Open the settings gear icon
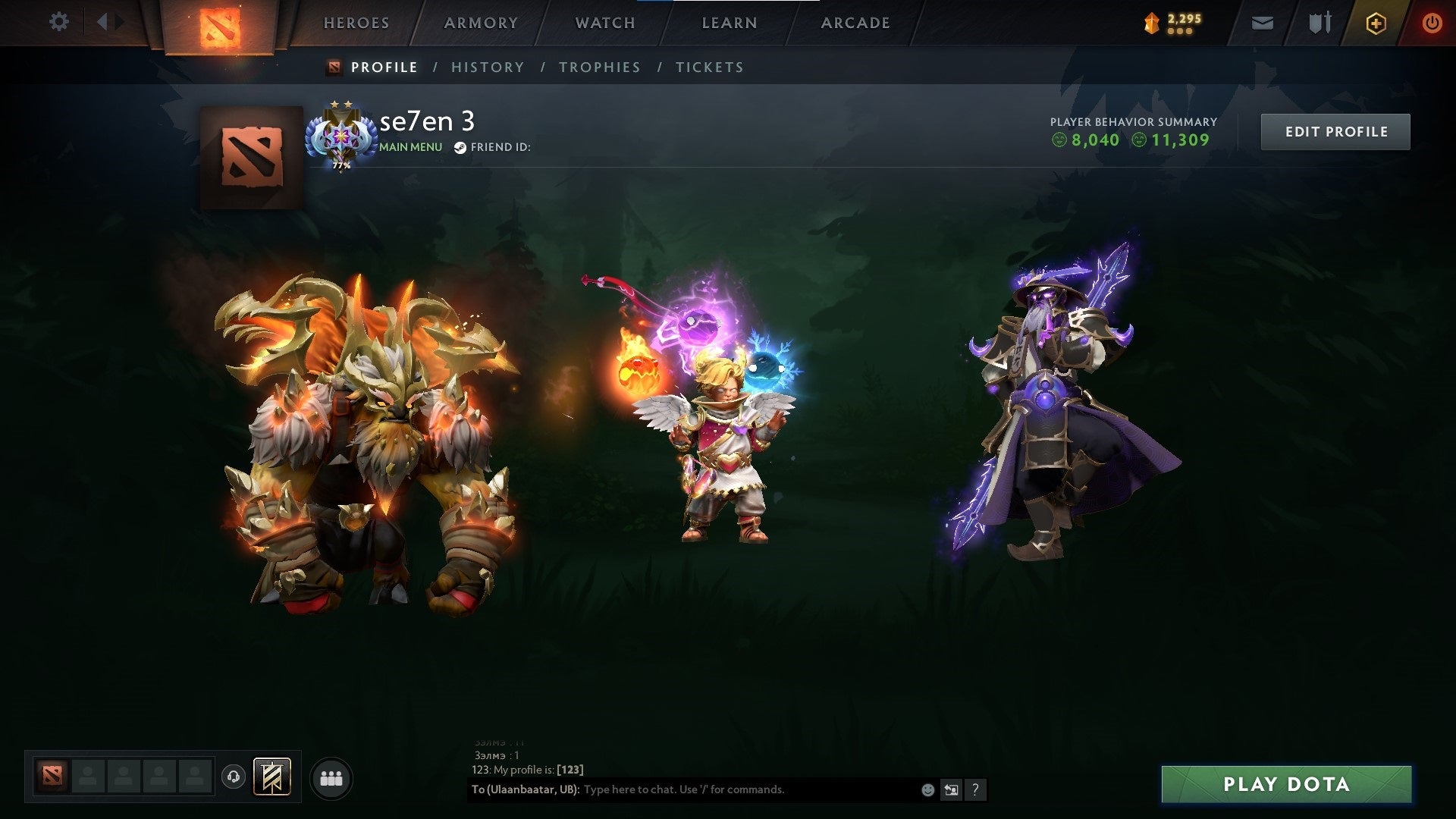The height and width of the screenshot is (819, 1456). tap(58, 21)
